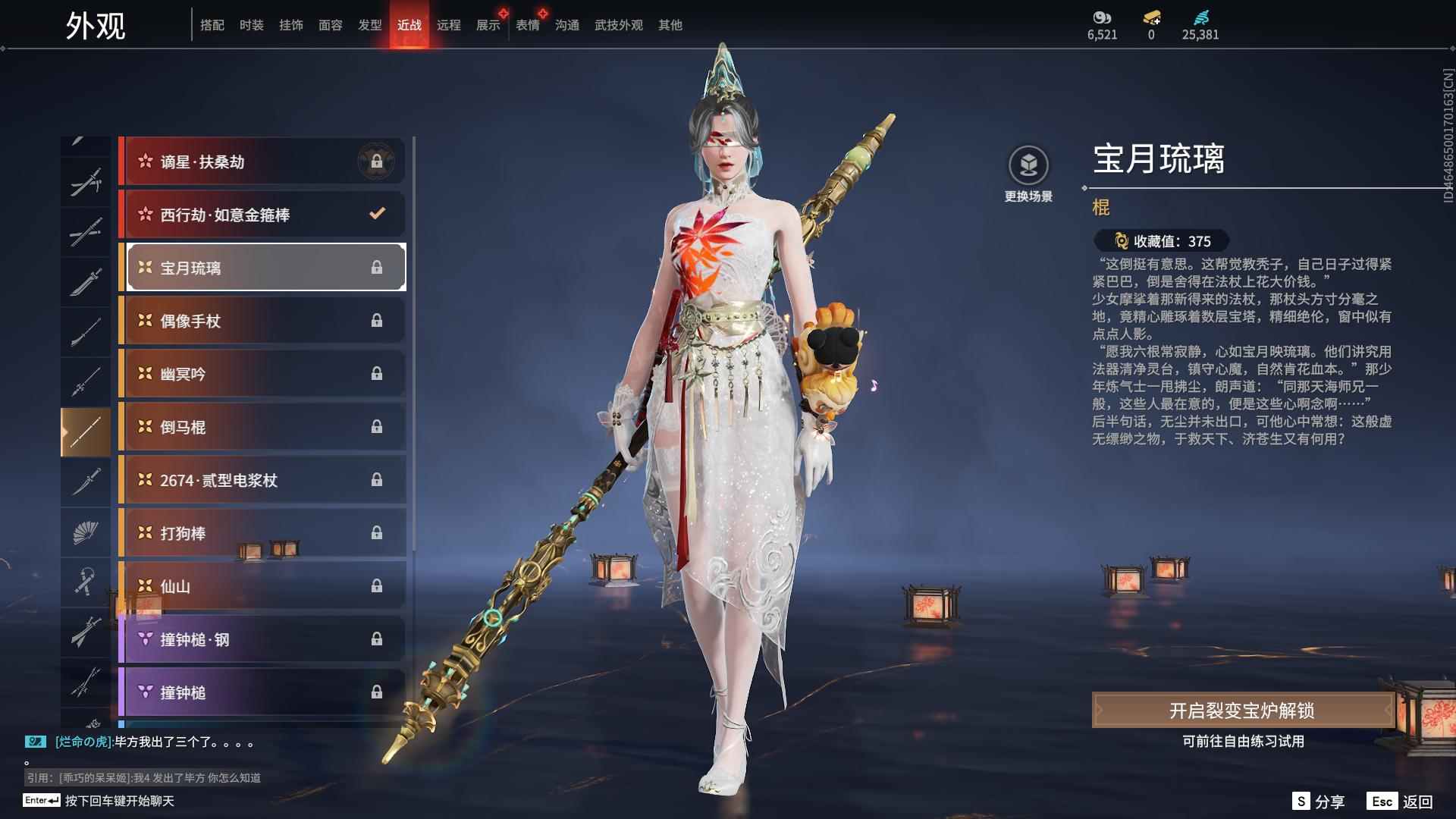Image resolution: width=1456 pixels, height=819 pixels.
Task: Switch to the 远程 tab
Action: [x=449, y=24]
